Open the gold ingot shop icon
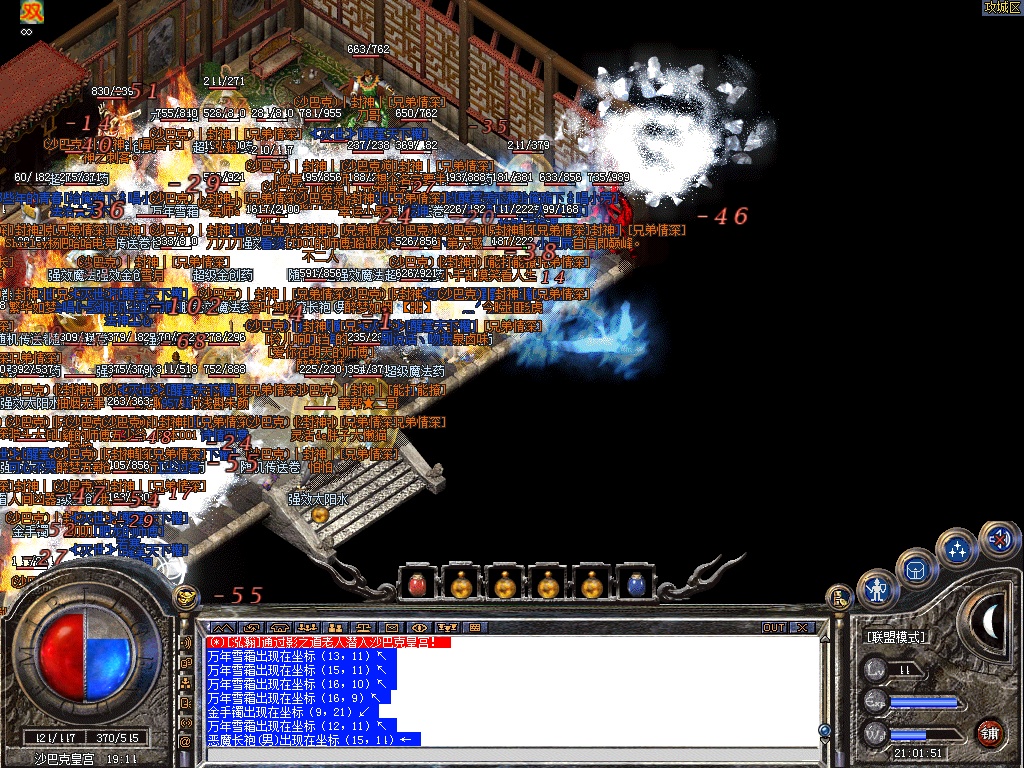 click(x=186, y=597)
